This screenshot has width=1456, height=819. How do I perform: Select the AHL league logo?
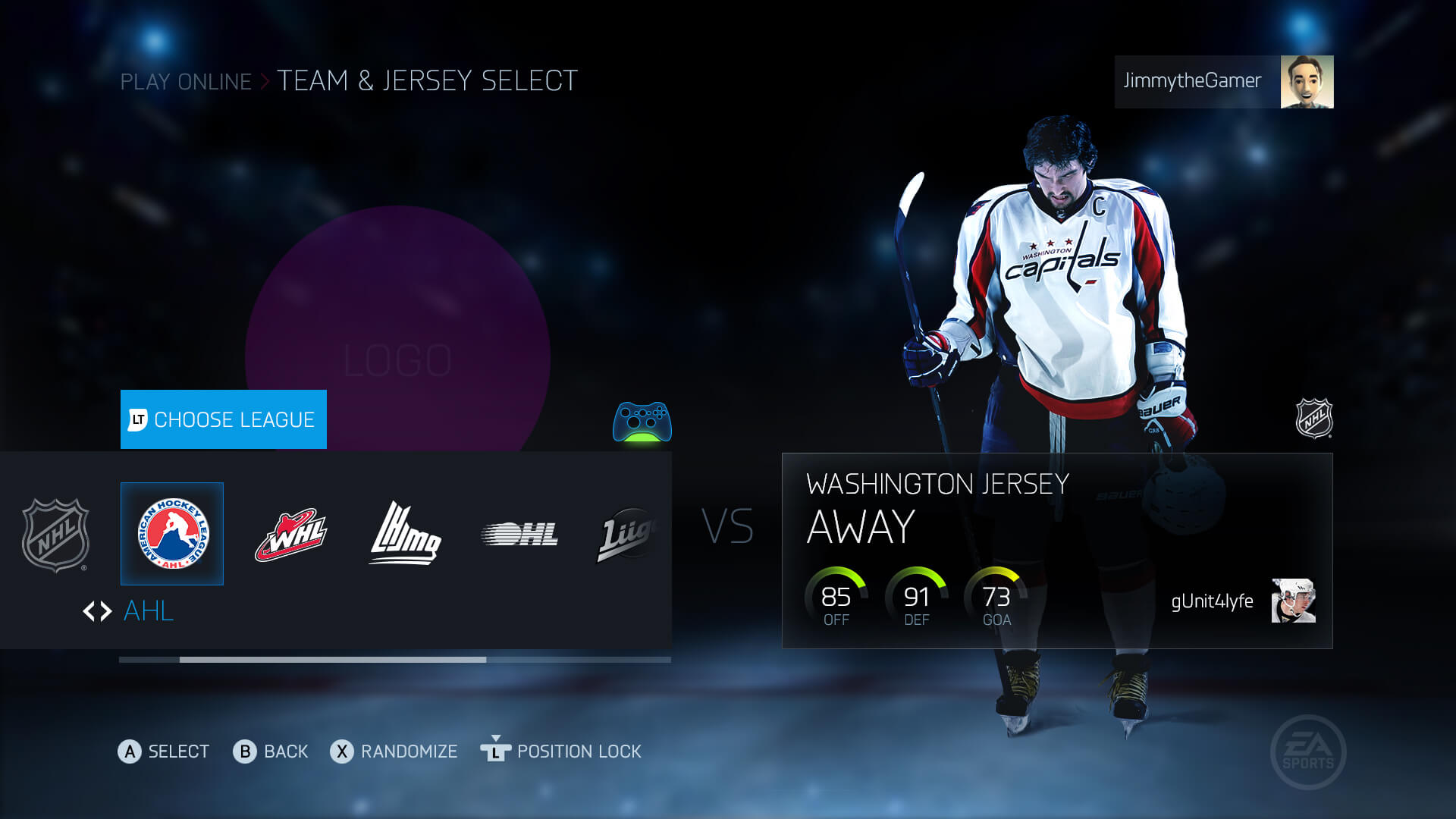(x=171, y=533)
